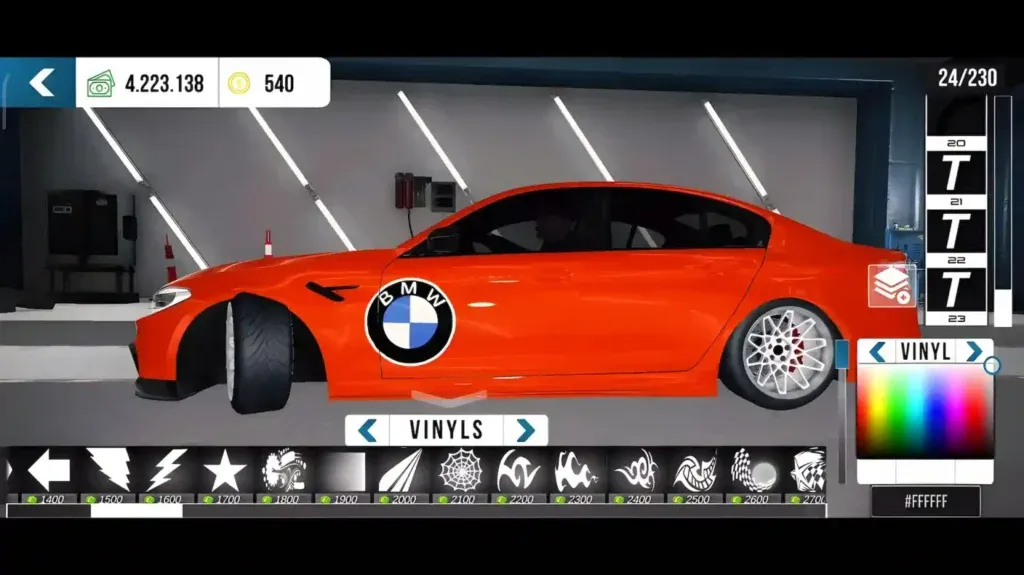This screenshot has height=575, width=1024.
Task: Add a new layer with the layers icon
Action: click(890, 286)
